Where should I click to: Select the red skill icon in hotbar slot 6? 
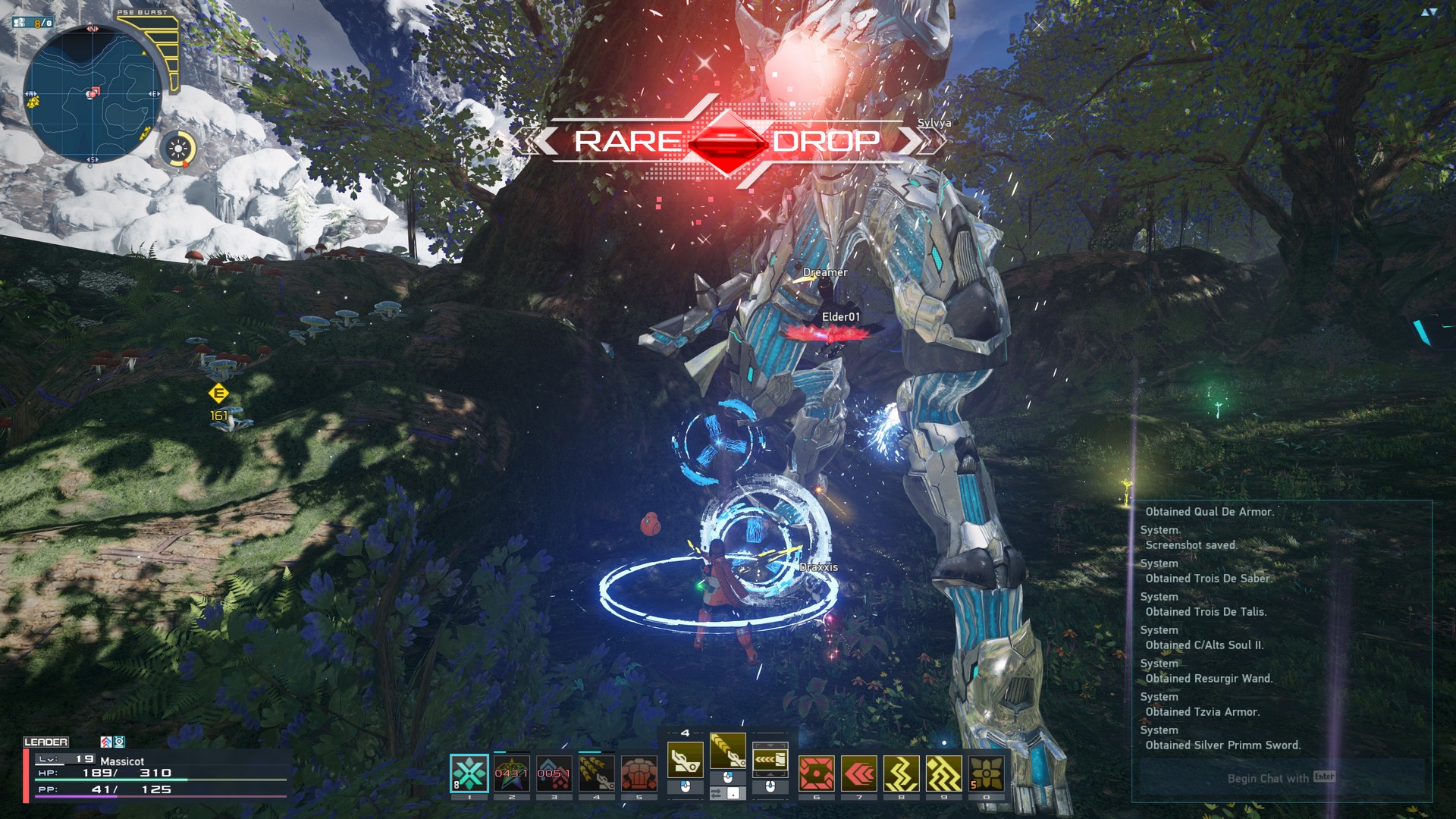click(815, 773)
